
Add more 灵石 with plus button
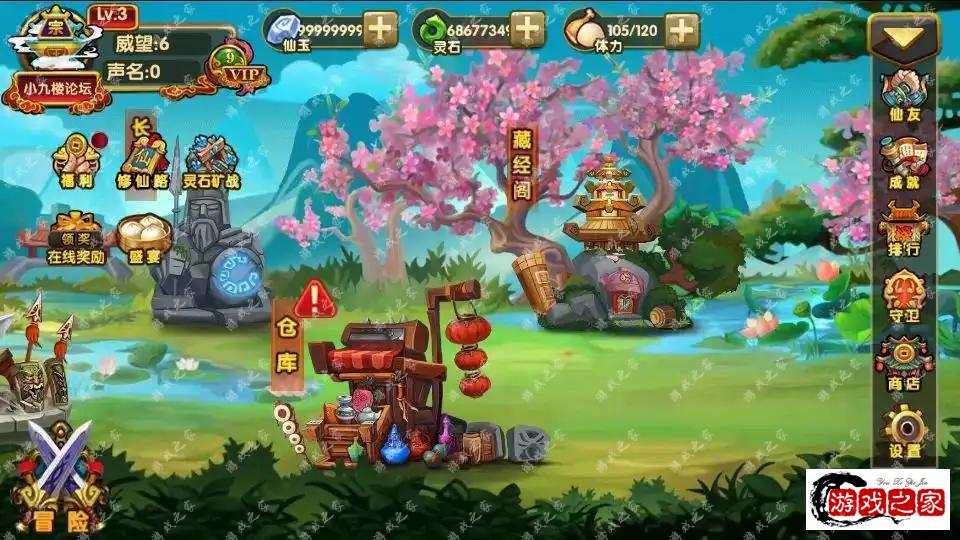[x=527, y=29]
